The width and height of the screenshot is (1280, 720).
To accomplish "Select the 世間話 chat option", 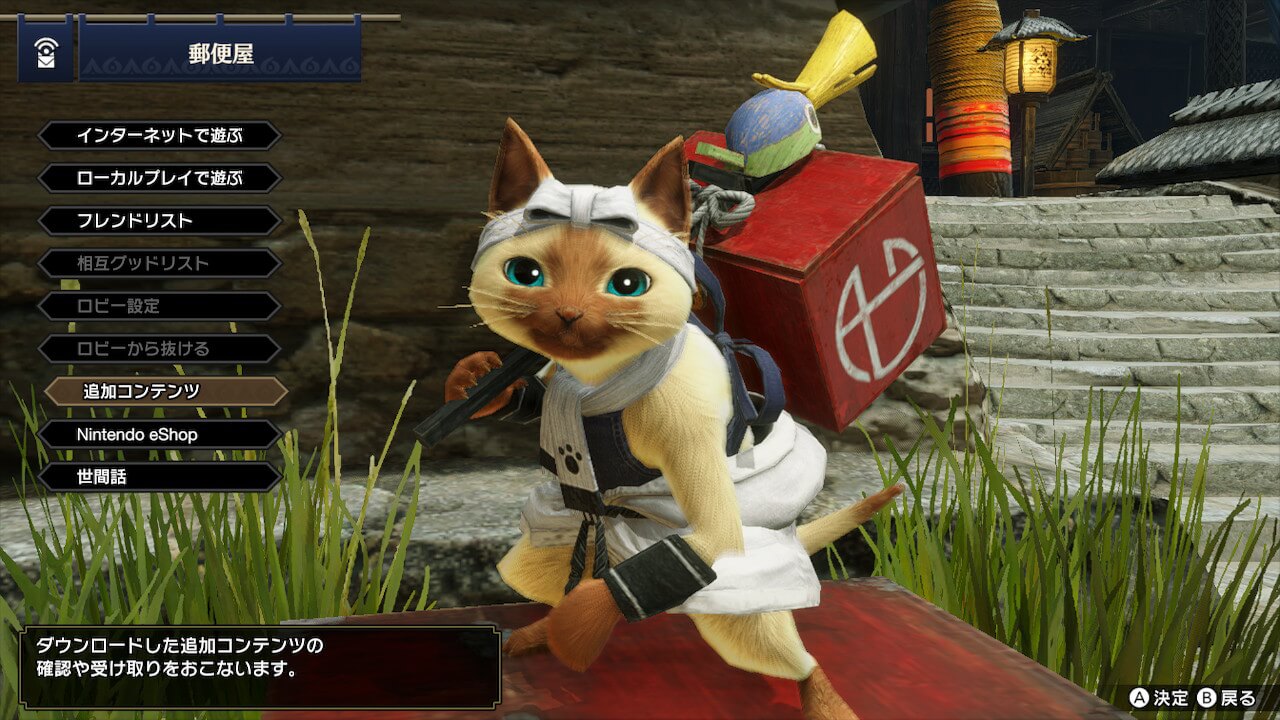I will point(159,477).
